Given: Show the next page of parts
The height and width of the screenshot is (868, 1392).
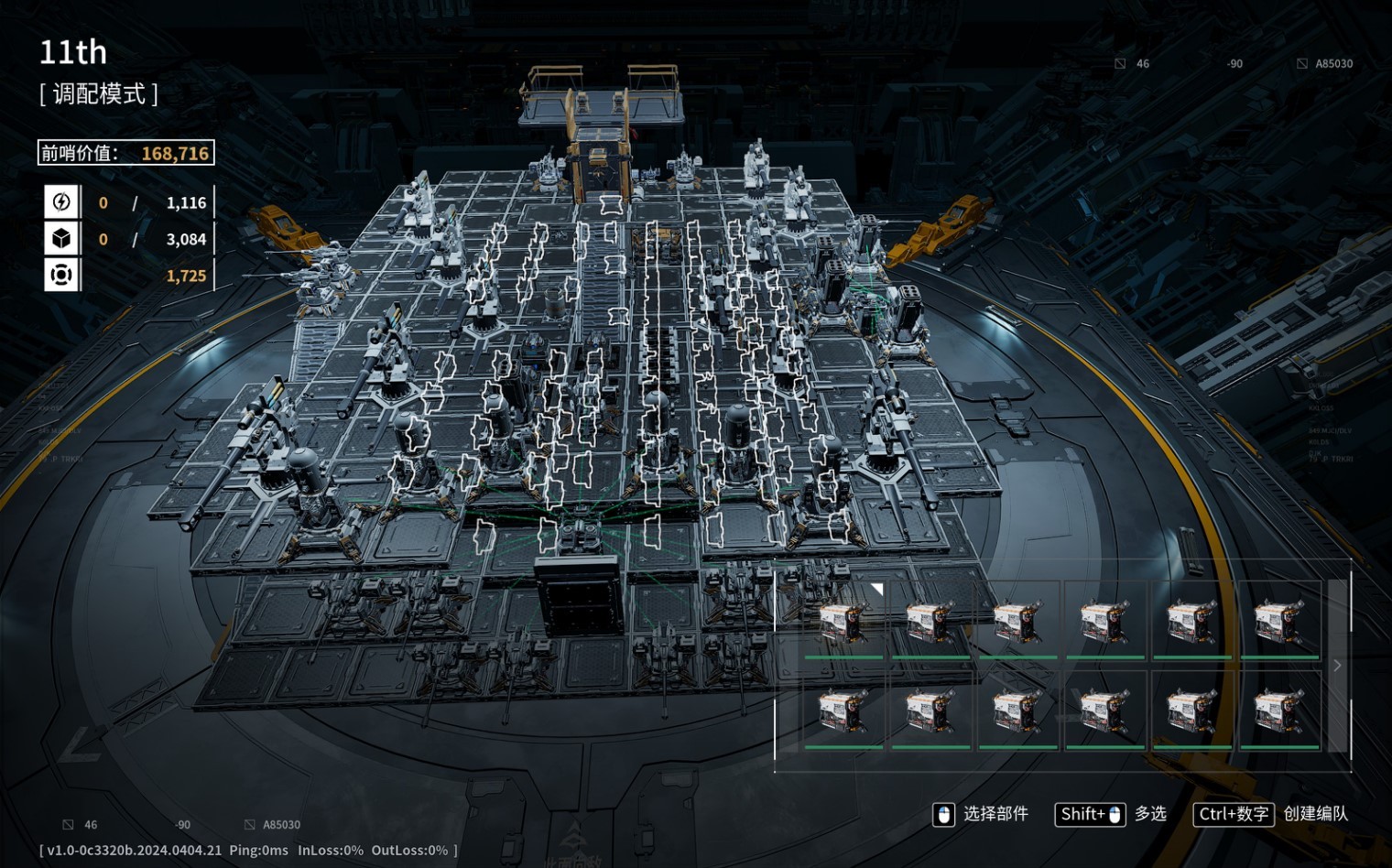Looking at the screenshot, I should click(x=1338, y=666).
